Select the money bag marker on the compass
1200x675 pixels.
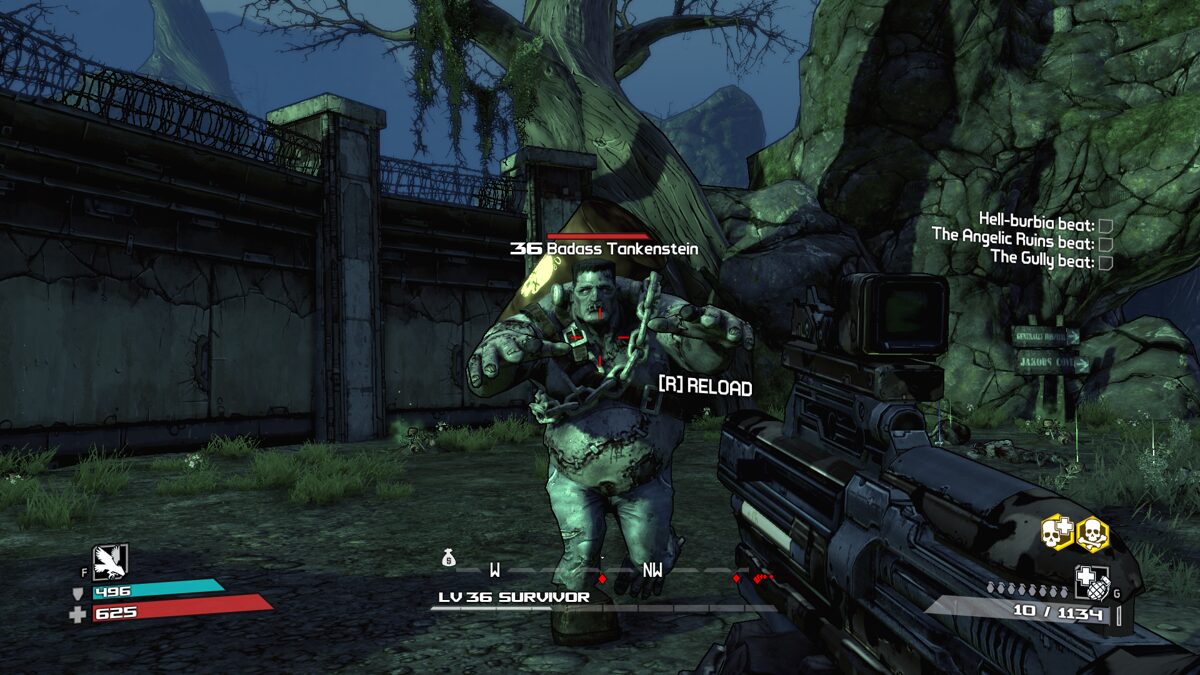(x=449, y=559)
